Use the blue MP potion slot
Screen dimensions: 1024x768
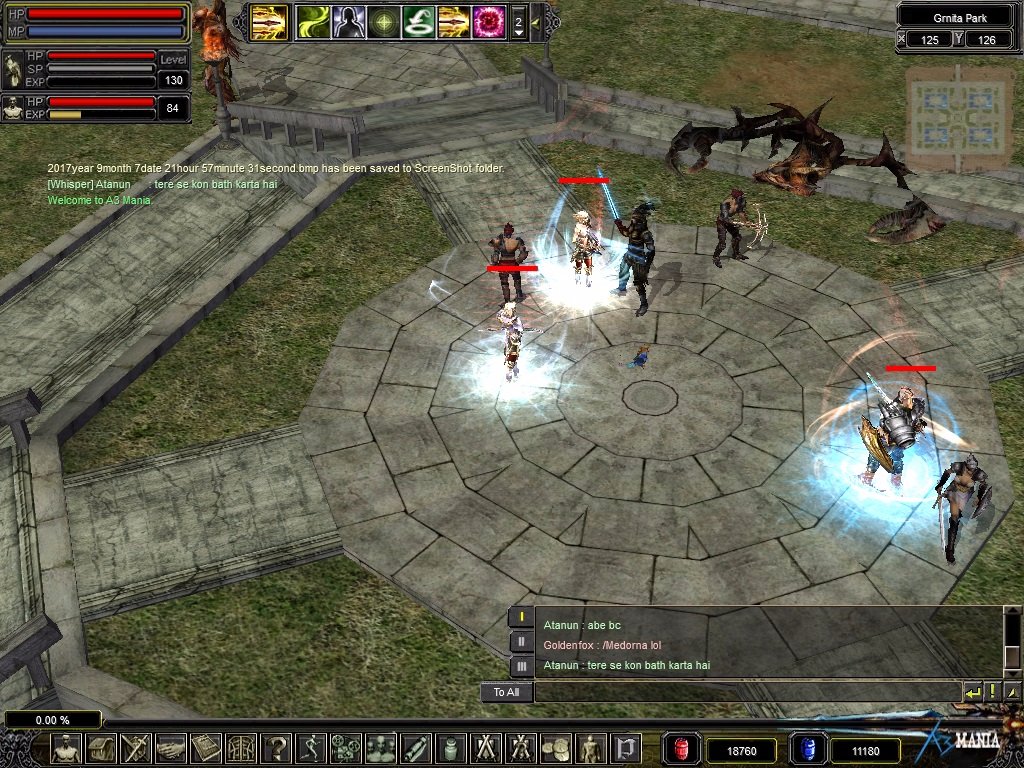[808, 749]
